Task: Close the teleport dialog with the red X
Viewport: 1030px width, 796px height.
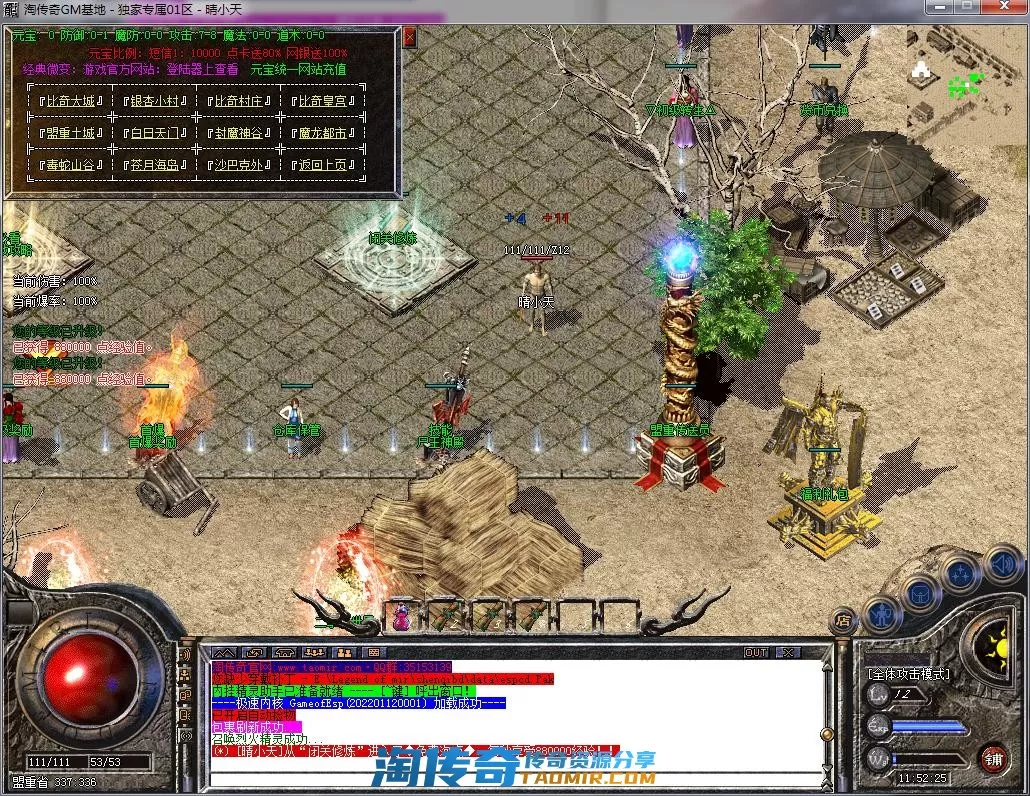Action: [409, 37]
